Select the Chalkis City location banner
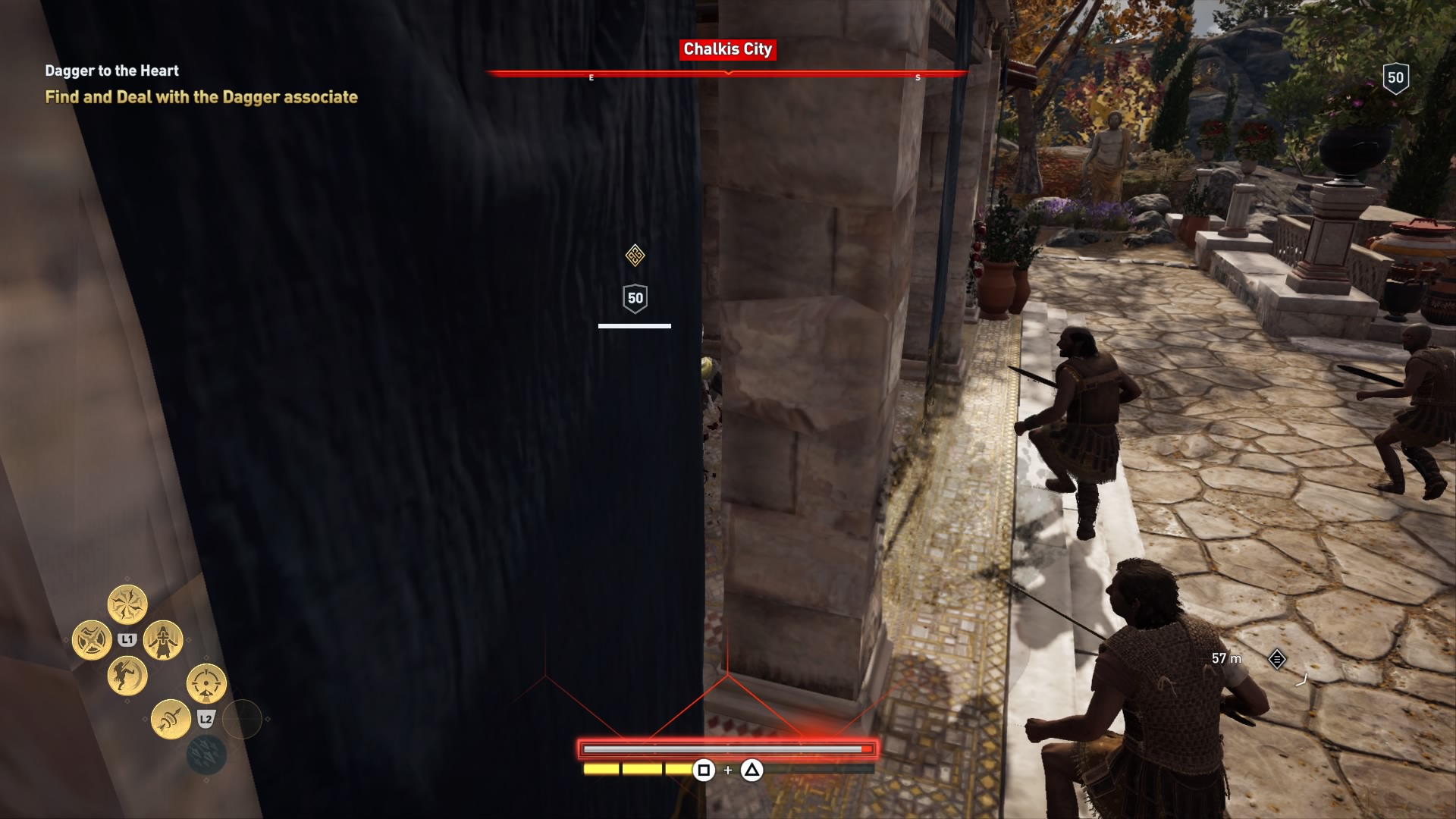This screenshot has height=819, width=1456. [x=728, y=51]
